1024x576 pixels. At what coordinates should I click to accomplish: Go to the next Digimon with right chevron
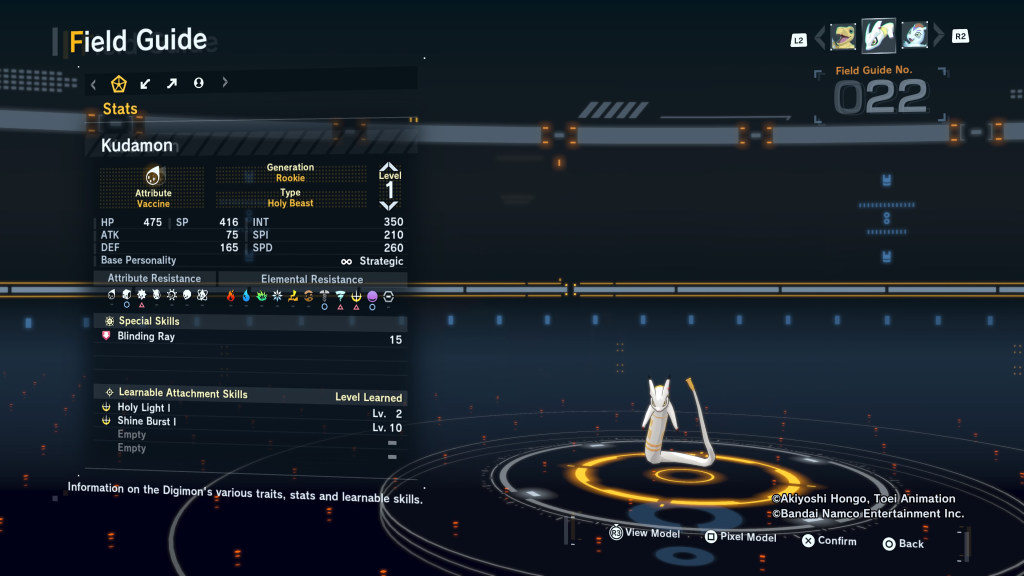pos(938,38)
